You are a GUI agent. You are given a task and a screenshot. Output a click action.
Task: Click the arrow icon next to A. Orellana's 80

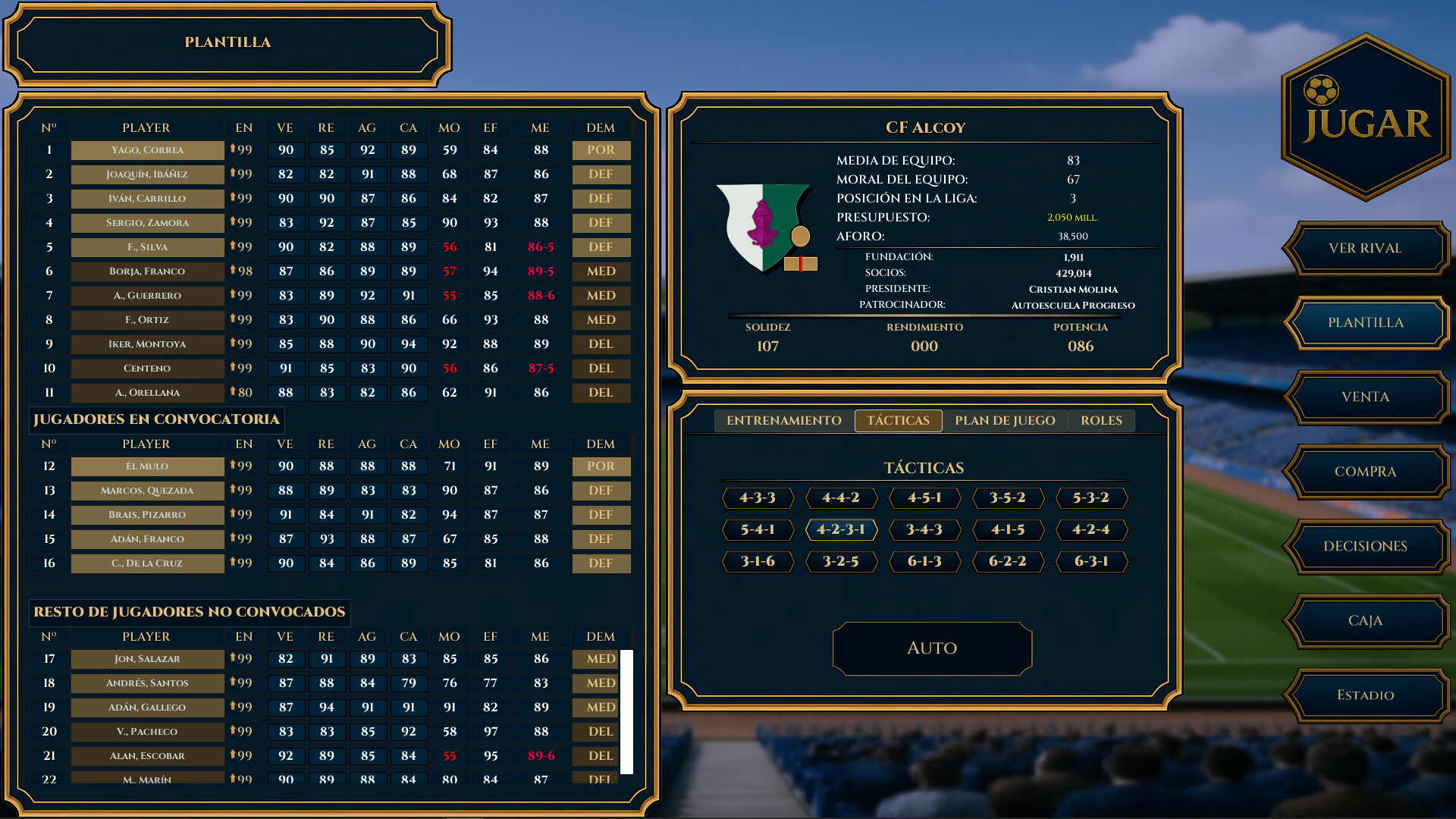pos(232,393)
